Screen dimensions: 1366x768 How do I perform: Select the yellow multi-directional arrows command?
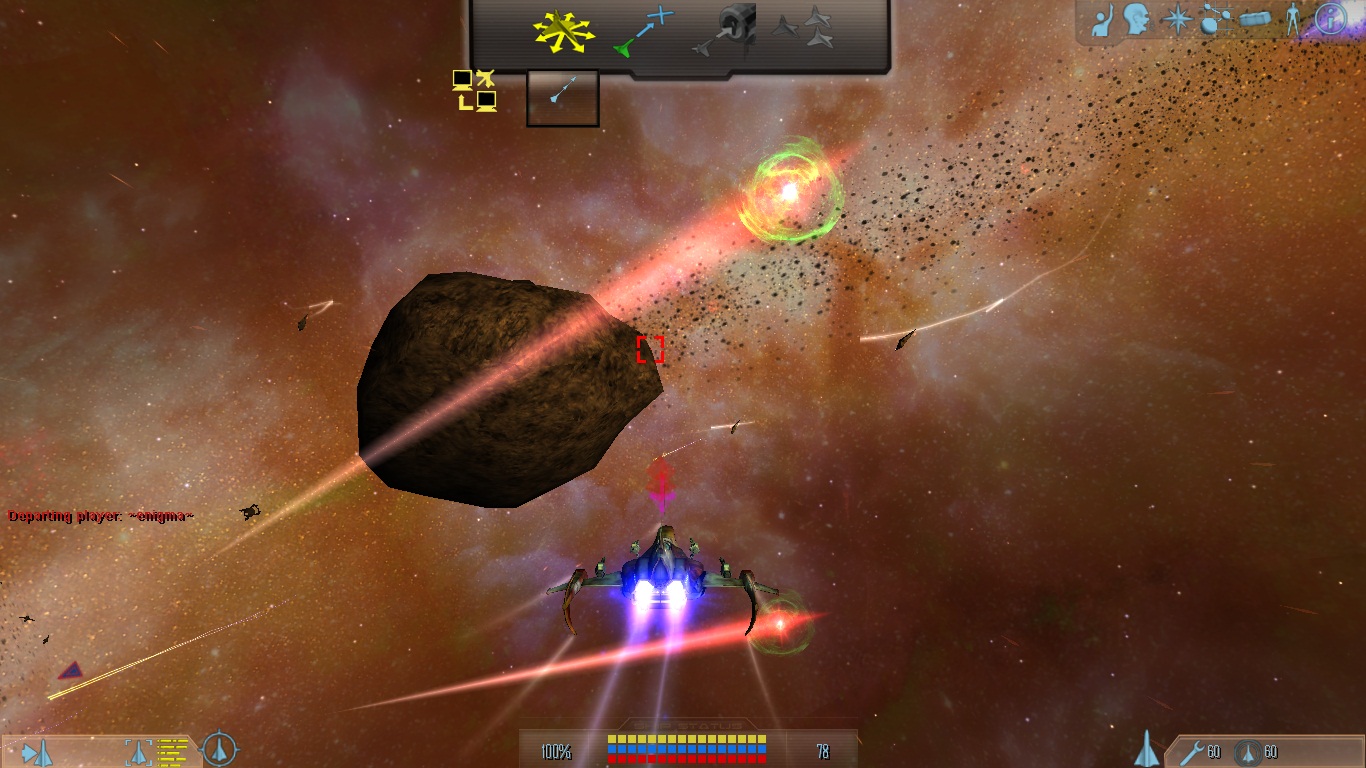[x=564, y=32]
